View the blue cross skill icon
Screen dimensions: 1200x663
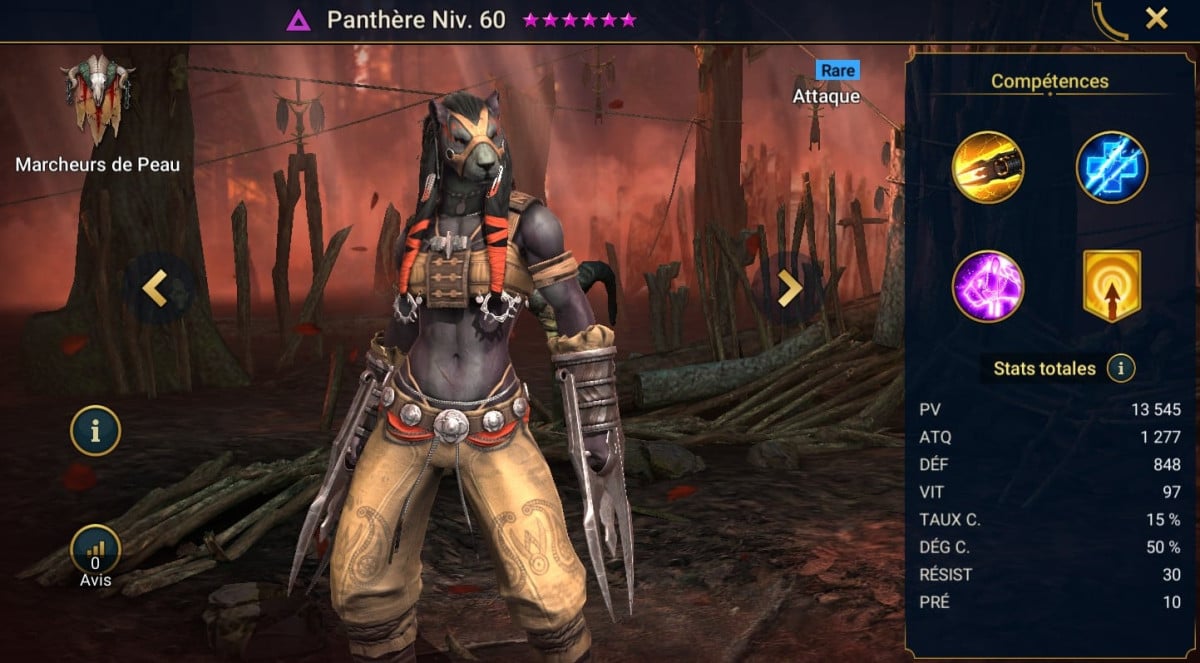(1111, 167)
